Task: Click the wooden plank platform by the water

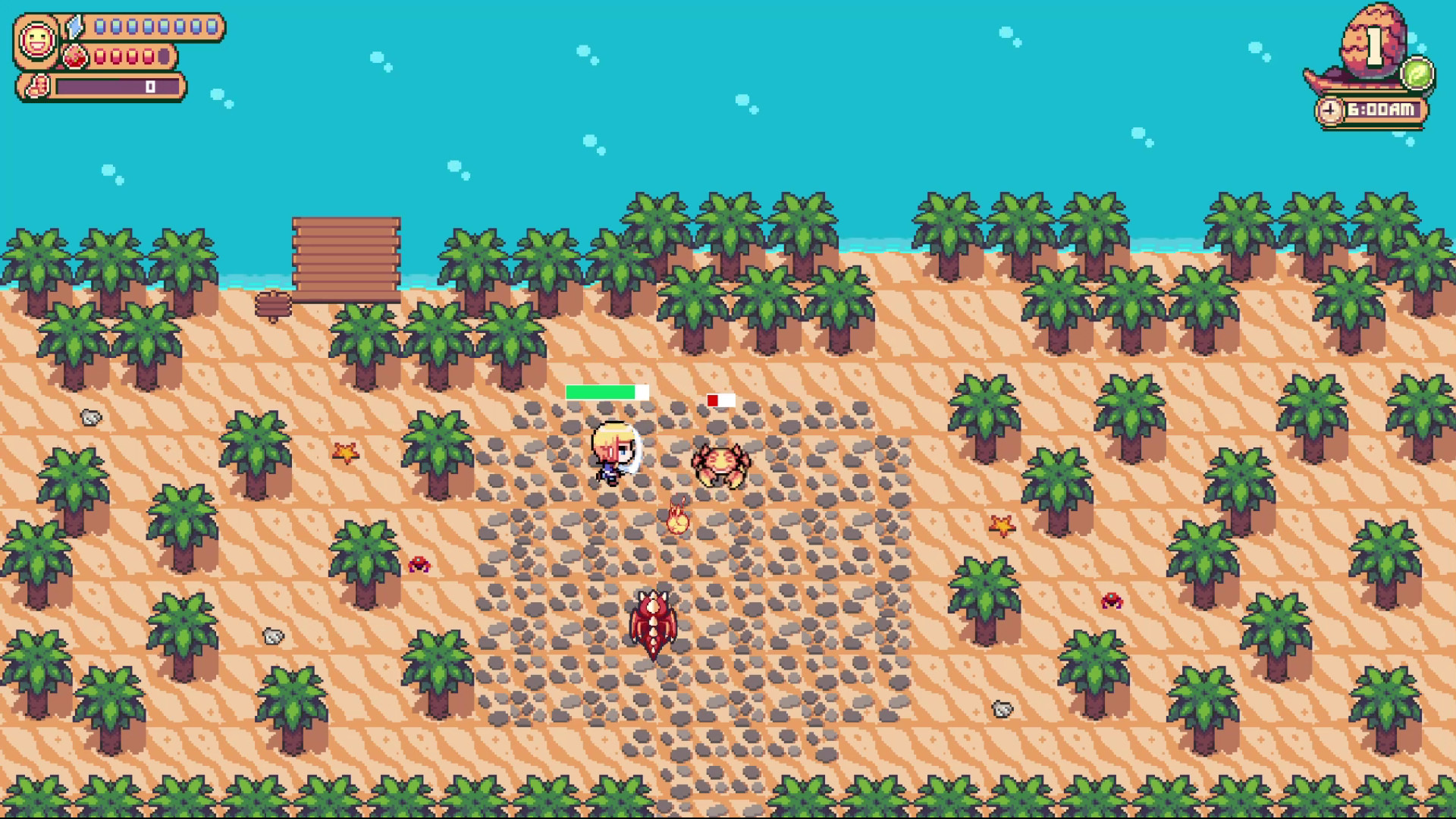Action: (345, 253)
